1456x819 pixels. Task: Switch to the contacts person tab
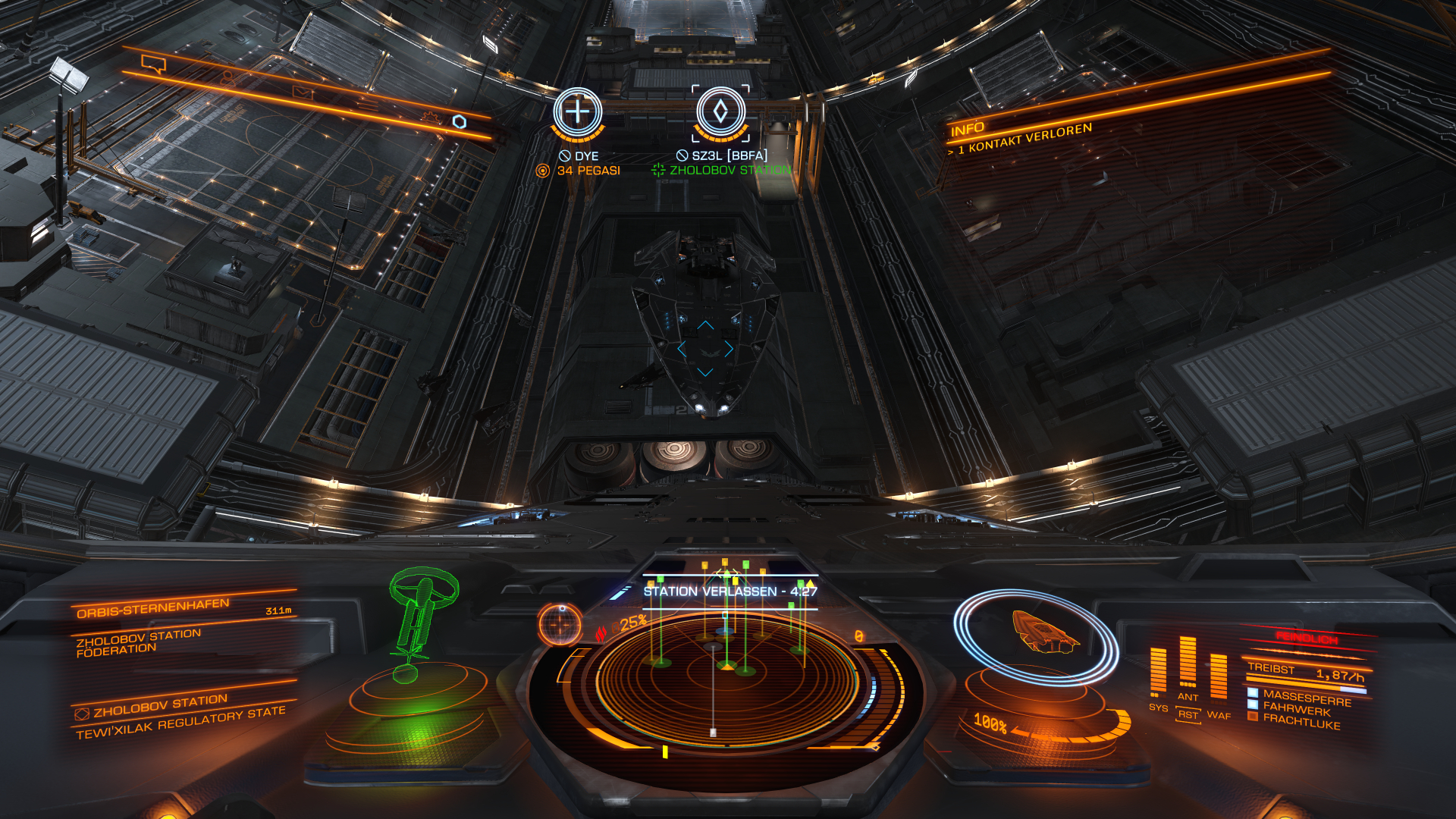(x=227, y=78)
